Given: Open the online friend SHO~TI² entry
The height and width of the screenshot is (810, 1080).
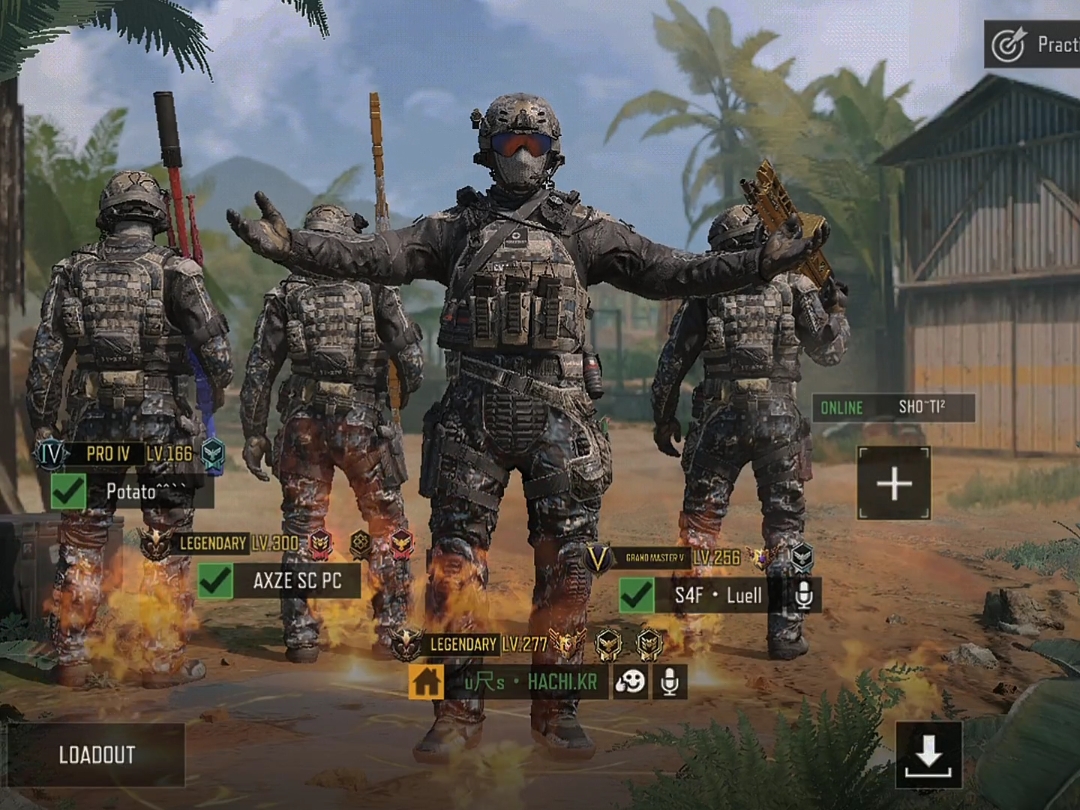Looking at the screenshot, I should coord(893,408).
